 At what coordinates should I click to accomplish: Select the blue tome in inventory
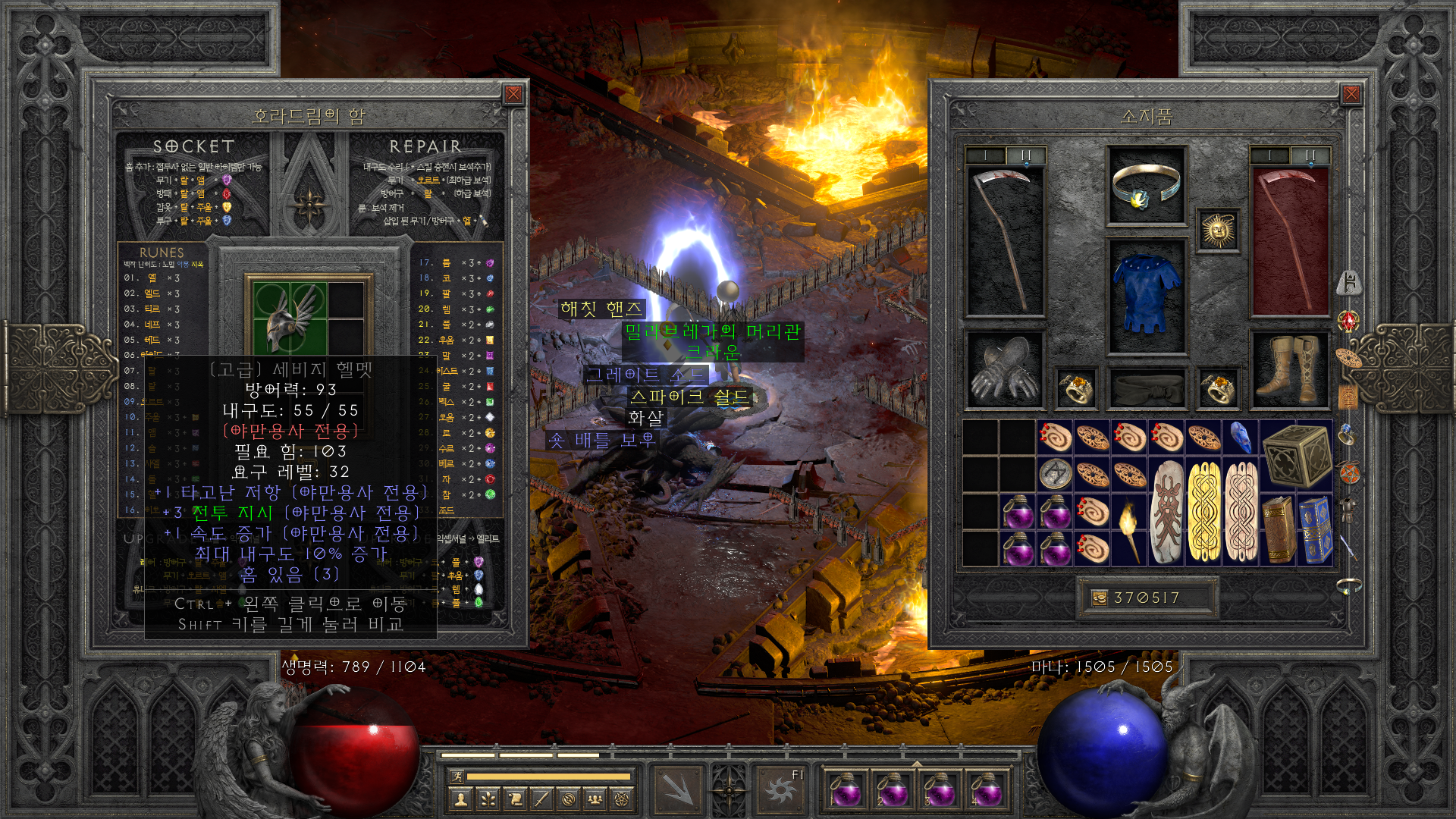coord(1315,530)
